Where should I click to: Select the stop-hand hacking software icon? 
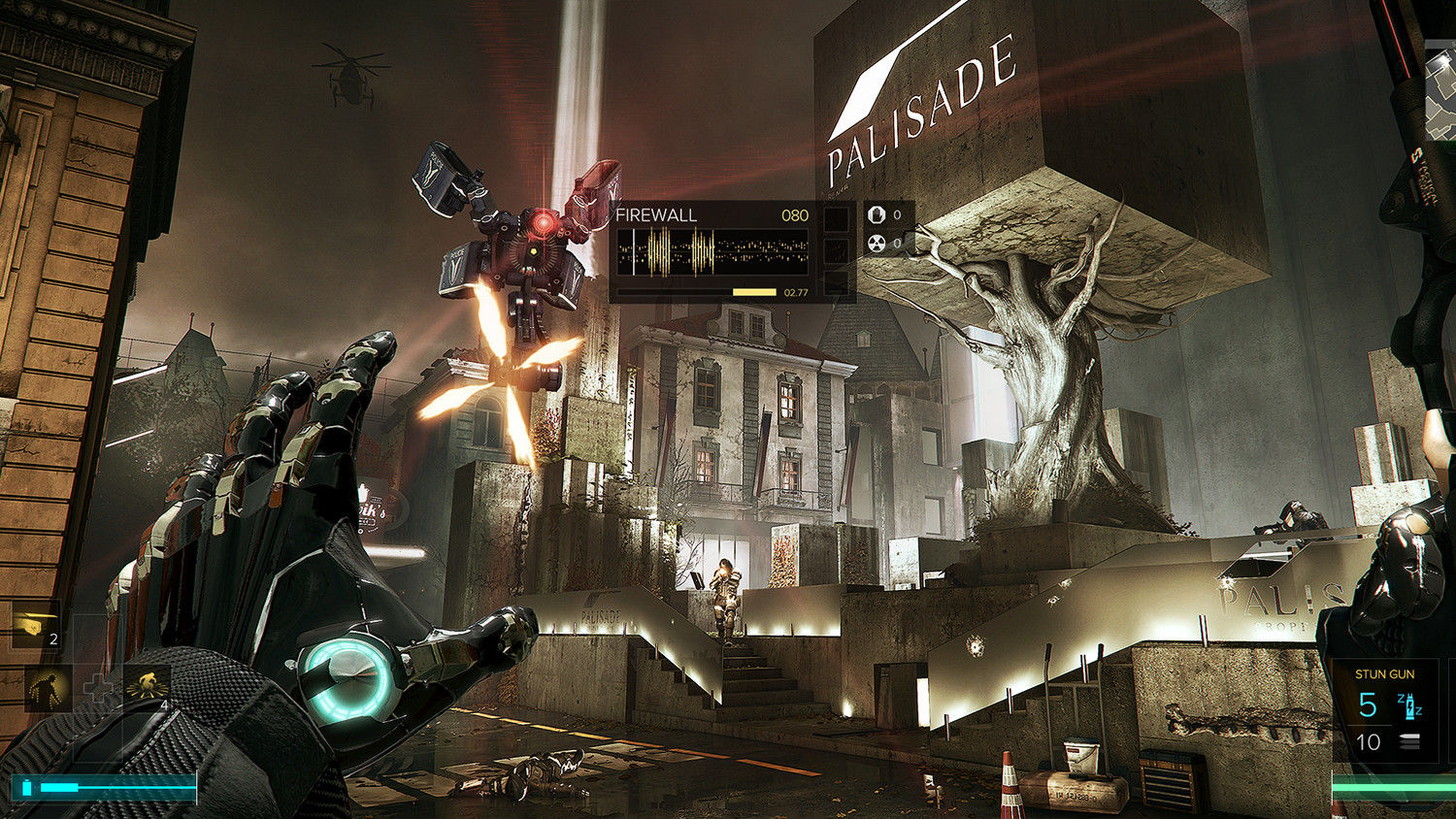pyautogui.click(x=877, y=214)
